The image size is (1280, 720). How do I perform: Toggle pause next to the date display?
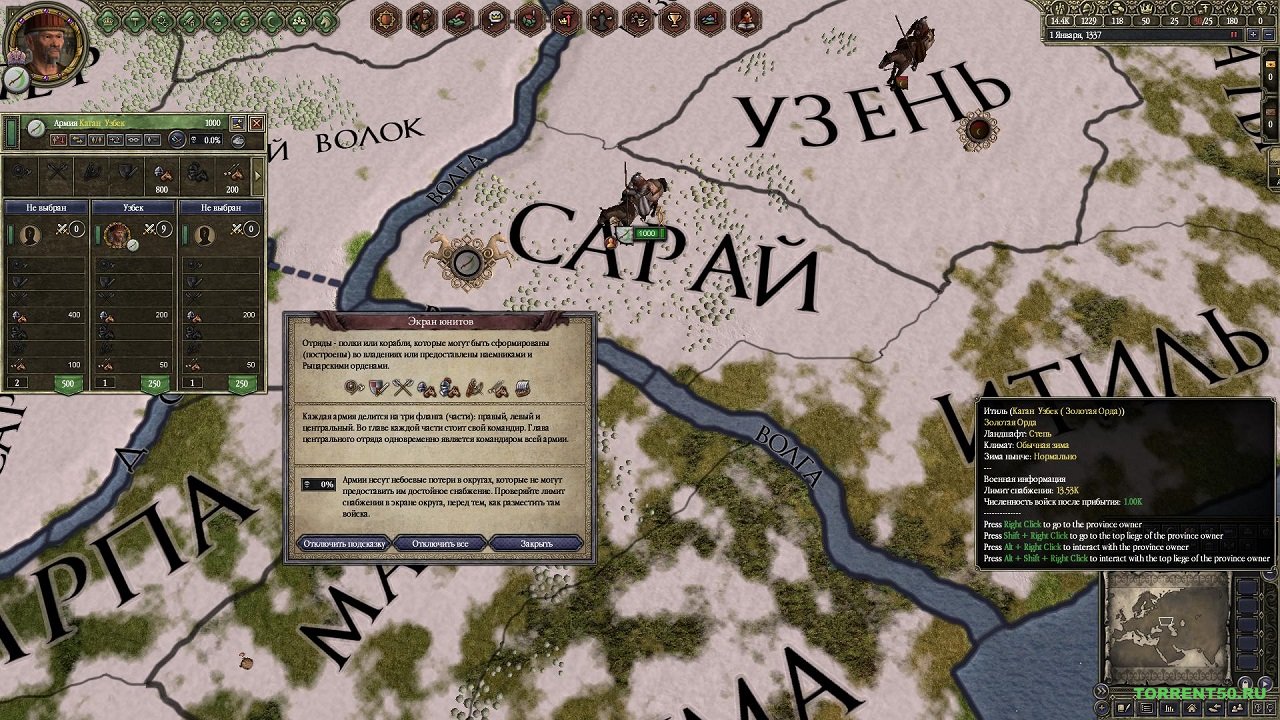[x=1234, y=35]
